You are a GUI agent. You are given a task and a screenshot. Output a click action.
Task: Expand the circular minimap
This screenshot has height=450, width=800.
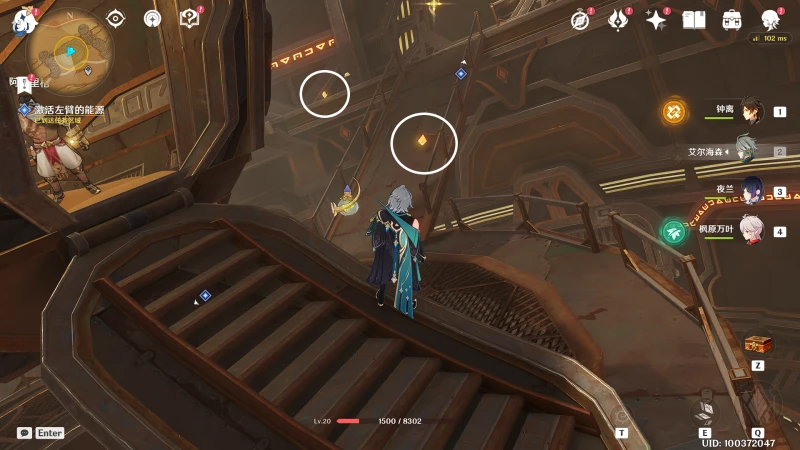pos(70,51)
